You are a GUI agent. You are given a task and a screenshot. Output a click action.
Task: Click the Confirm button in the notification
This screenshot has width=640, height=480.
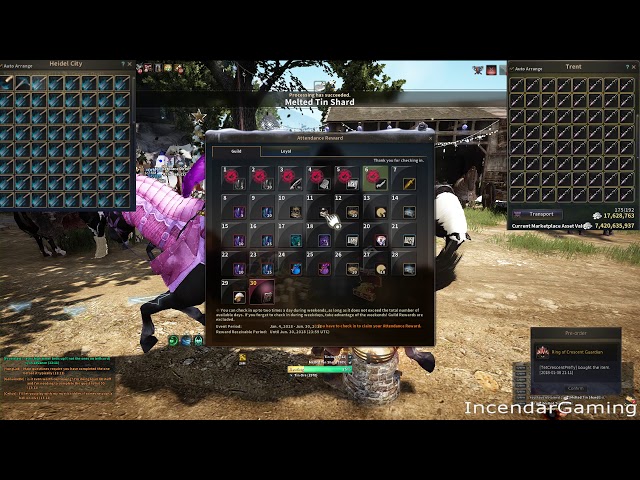tap(575, 388)
